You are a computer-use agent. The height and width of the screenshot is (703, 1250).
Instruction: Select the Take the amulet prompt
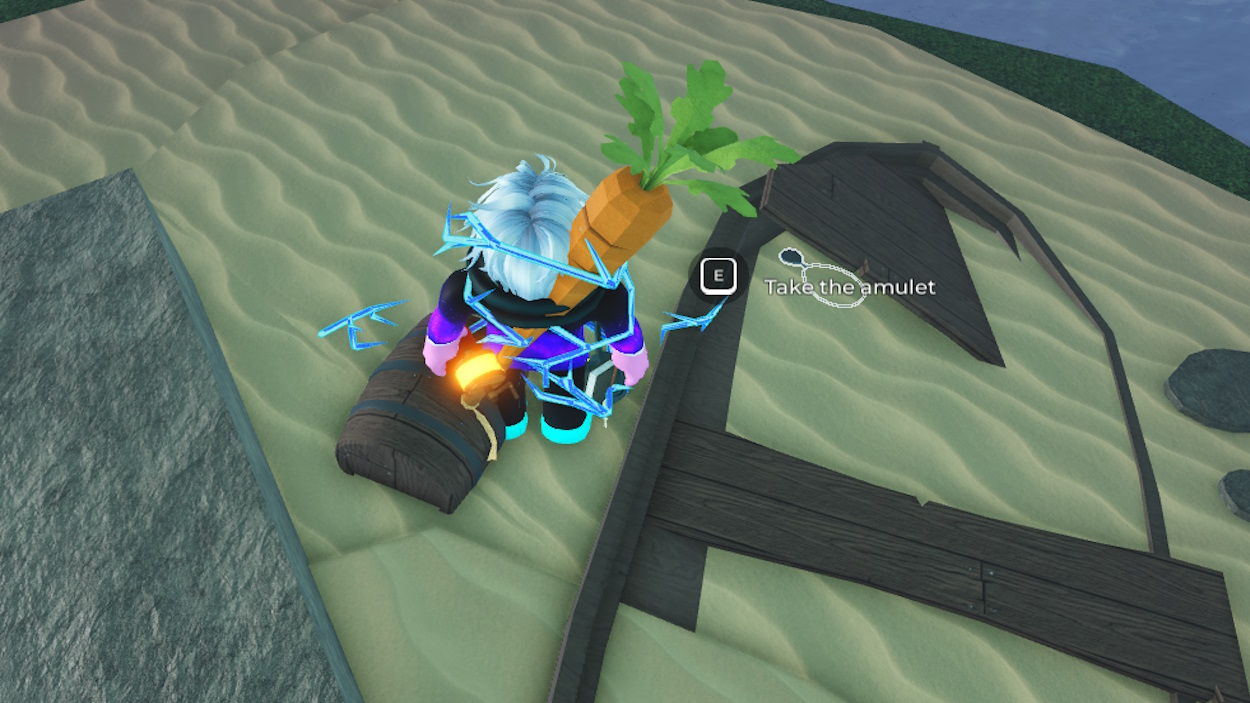pos(848,287)
